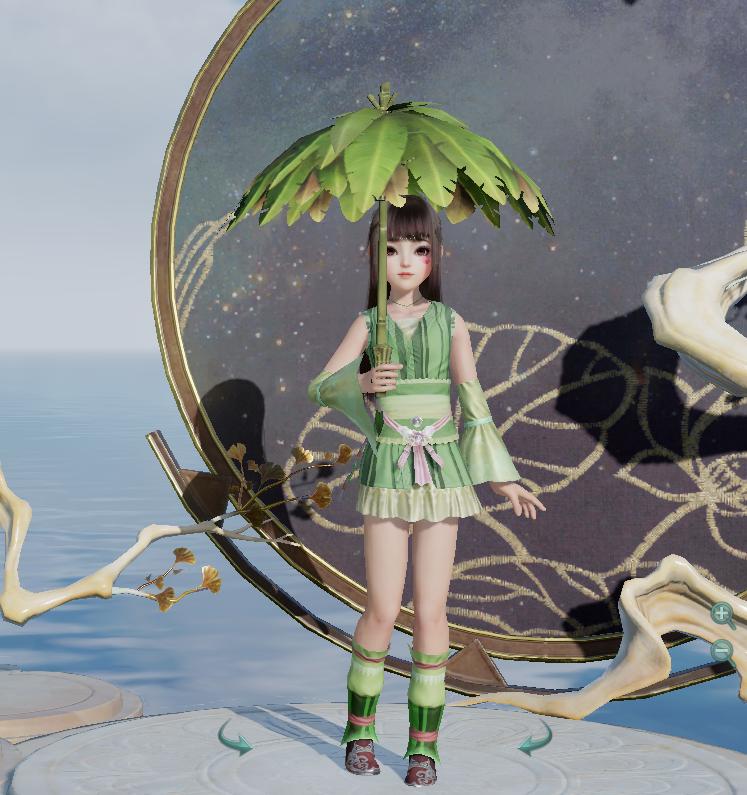Zoom out with the minus magnifier icon
The width and height of the screenshot is (747, 795).
[722, 650]
